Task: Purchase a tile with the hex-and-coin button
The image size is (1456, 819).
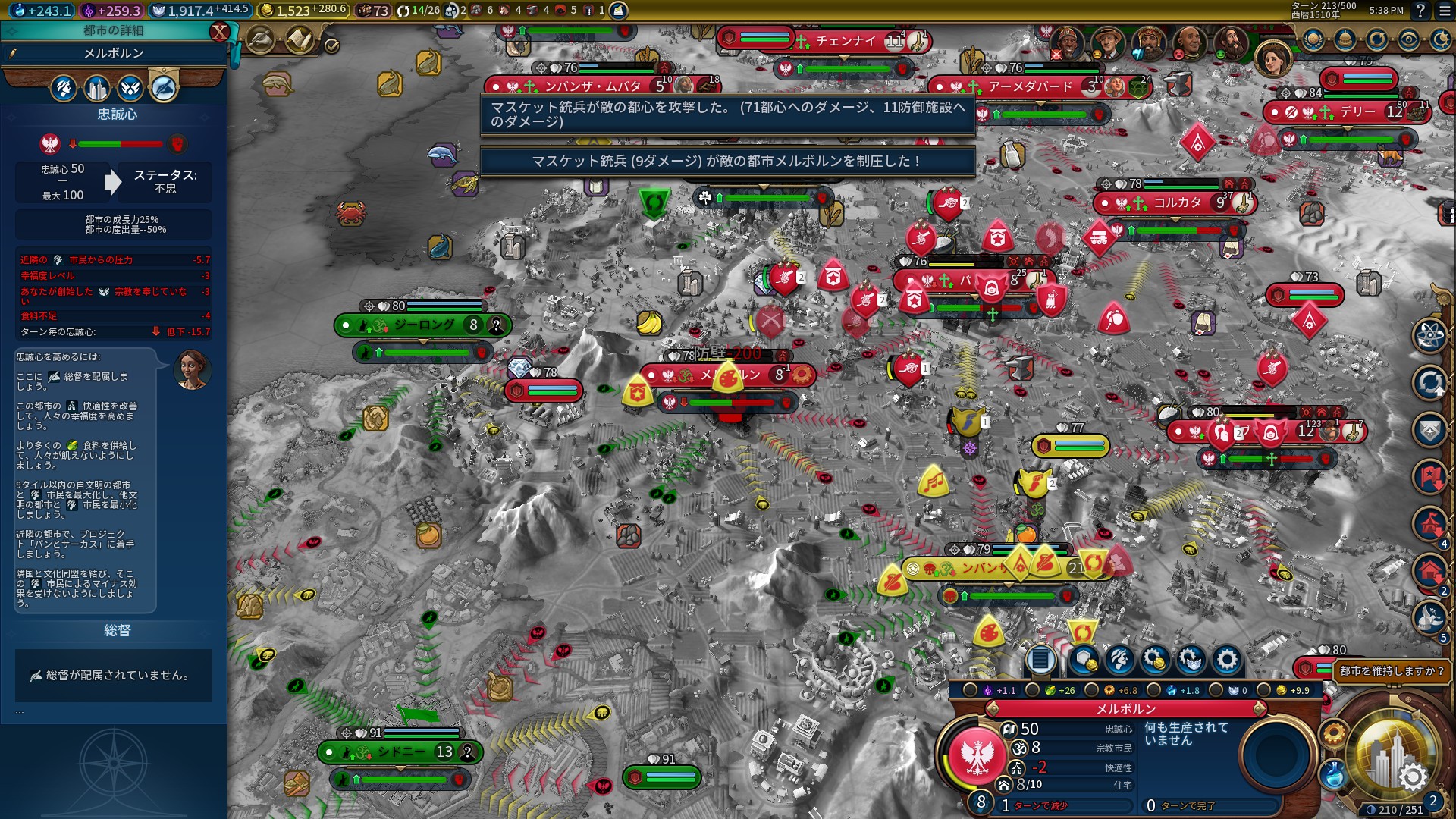Action: 1084,660
